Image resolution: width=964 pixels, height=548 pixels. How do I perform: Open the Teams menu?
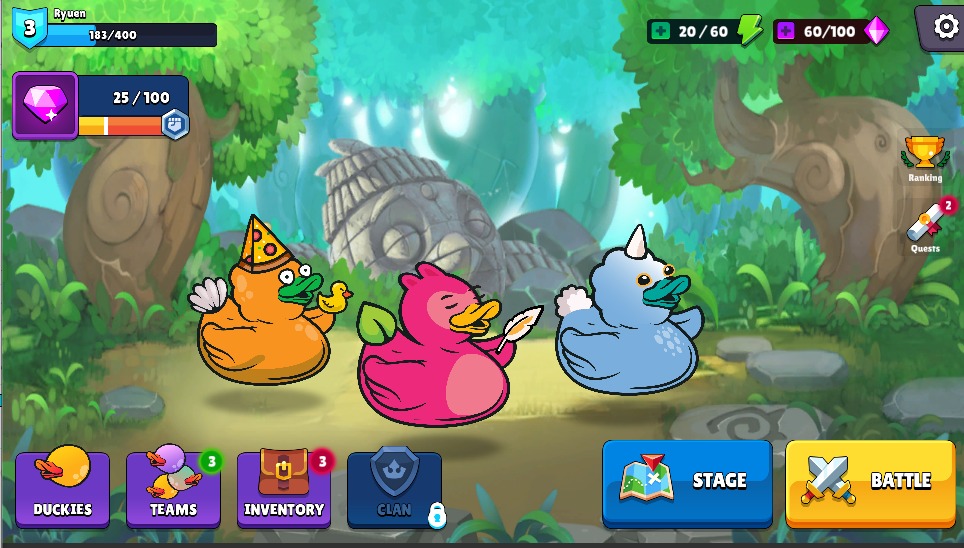pyautogui.click(x=173, y=488)
